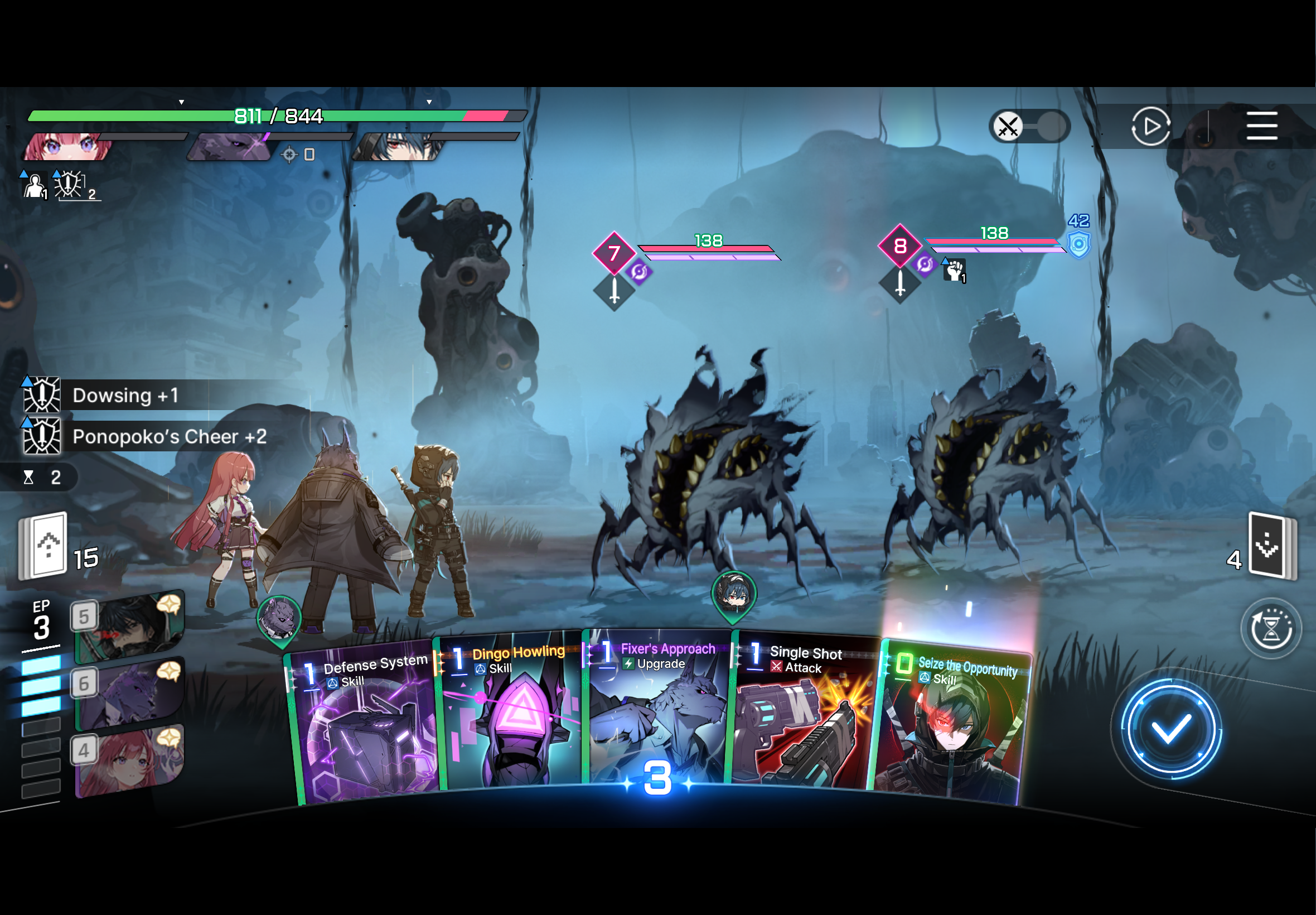View the discard pile with 4 cards
This screenshot has height=915, width=1316.
(x=1272, y=546)
